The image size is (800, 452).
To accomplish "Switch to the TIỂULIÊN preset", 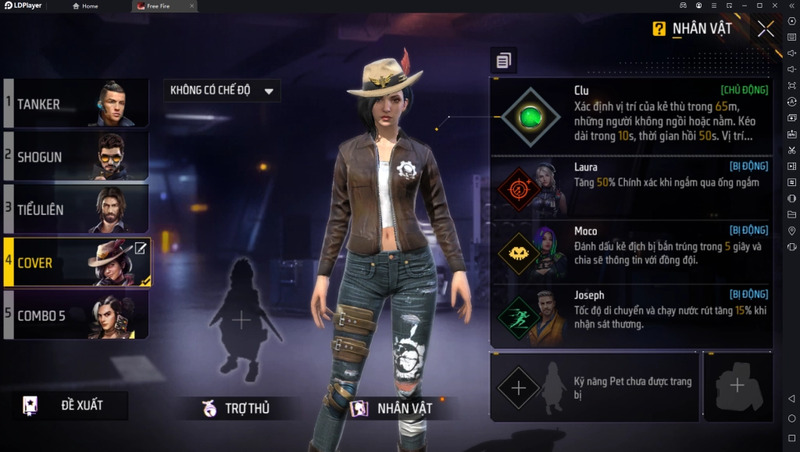I will 76,209.
